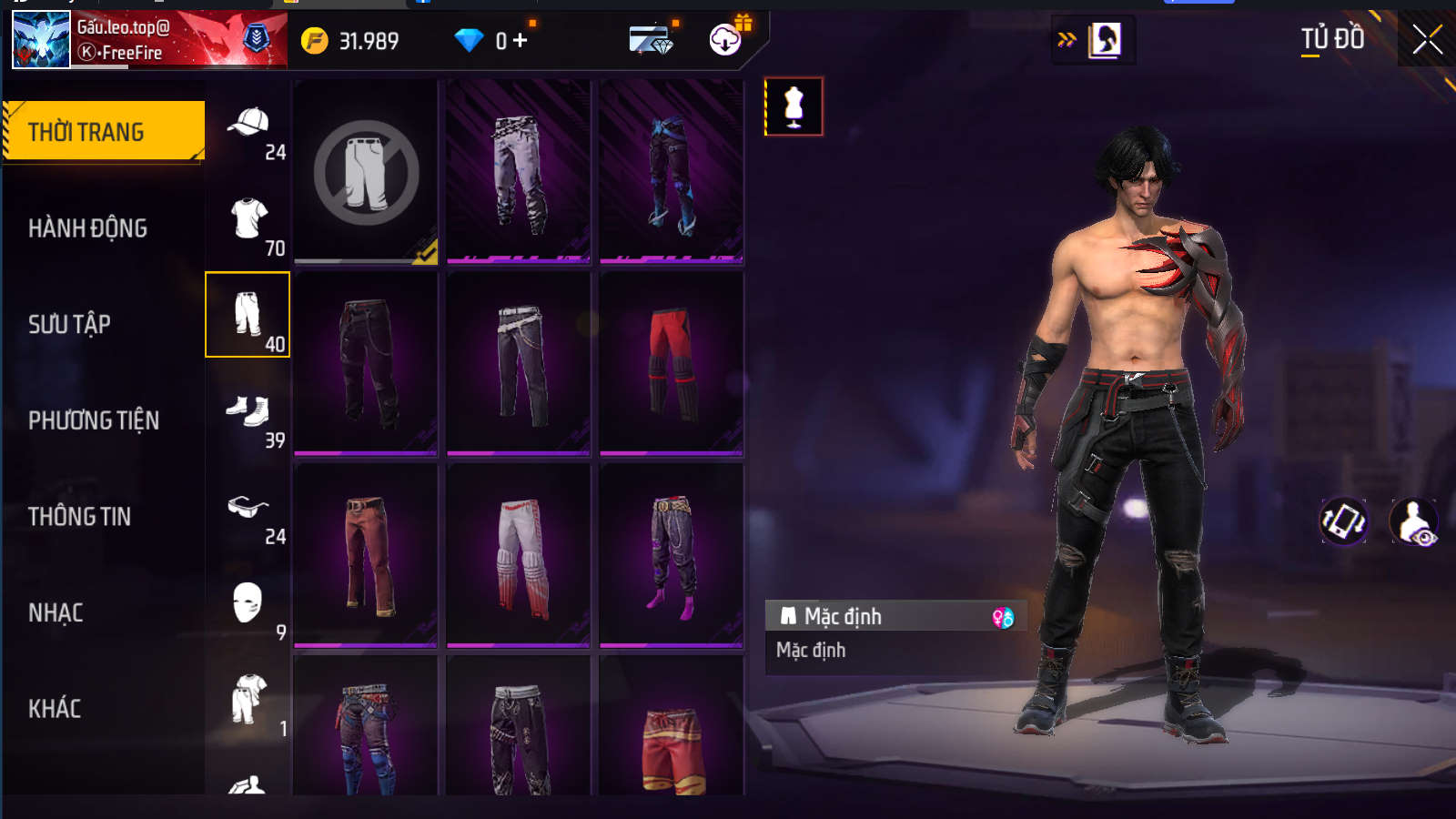Screen dimensions: 1456x819
Task: Select the PHƯƠNG TIỆN vehicles tab
Action: pyautogui.click(x=94, y=420)
